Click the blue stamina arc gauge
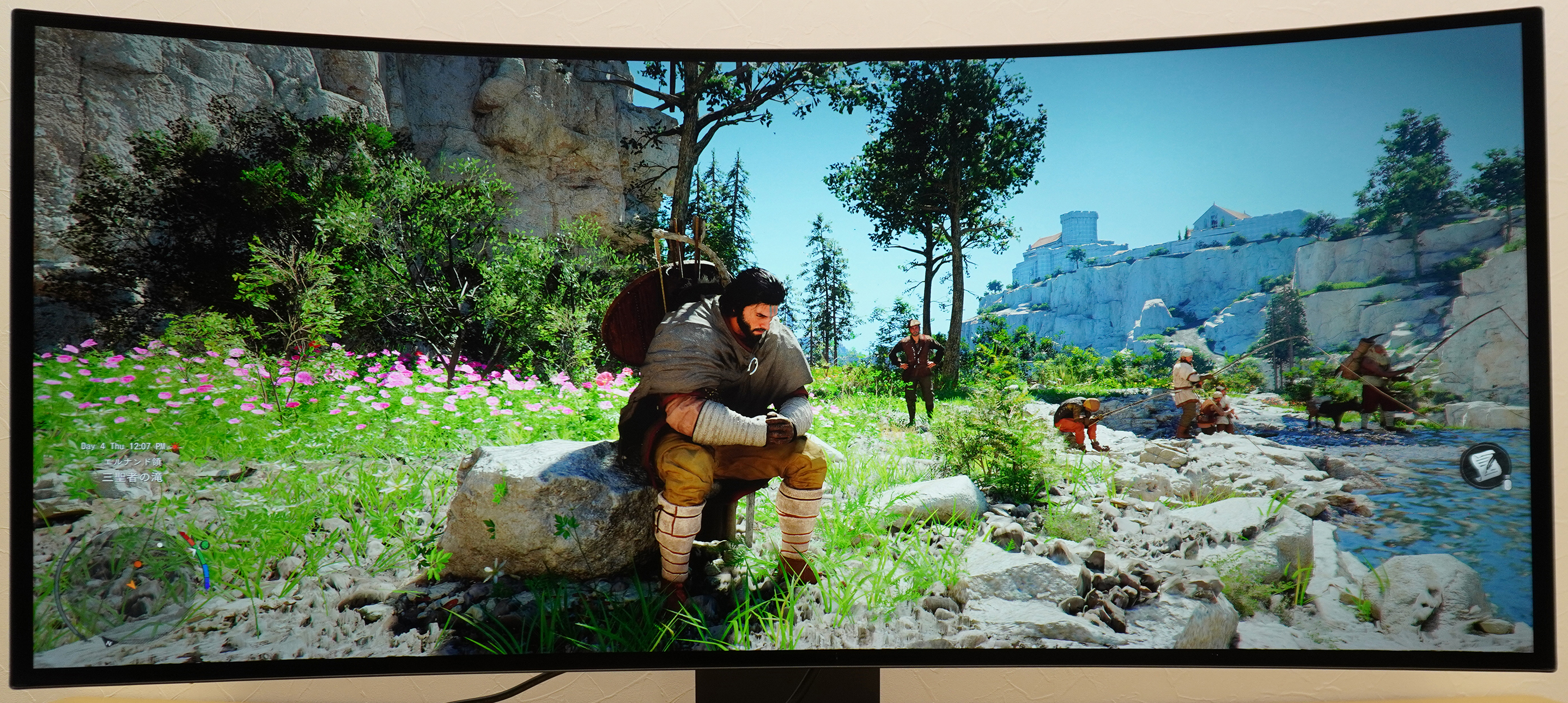 pyautogui.click(x=207, y=575)
